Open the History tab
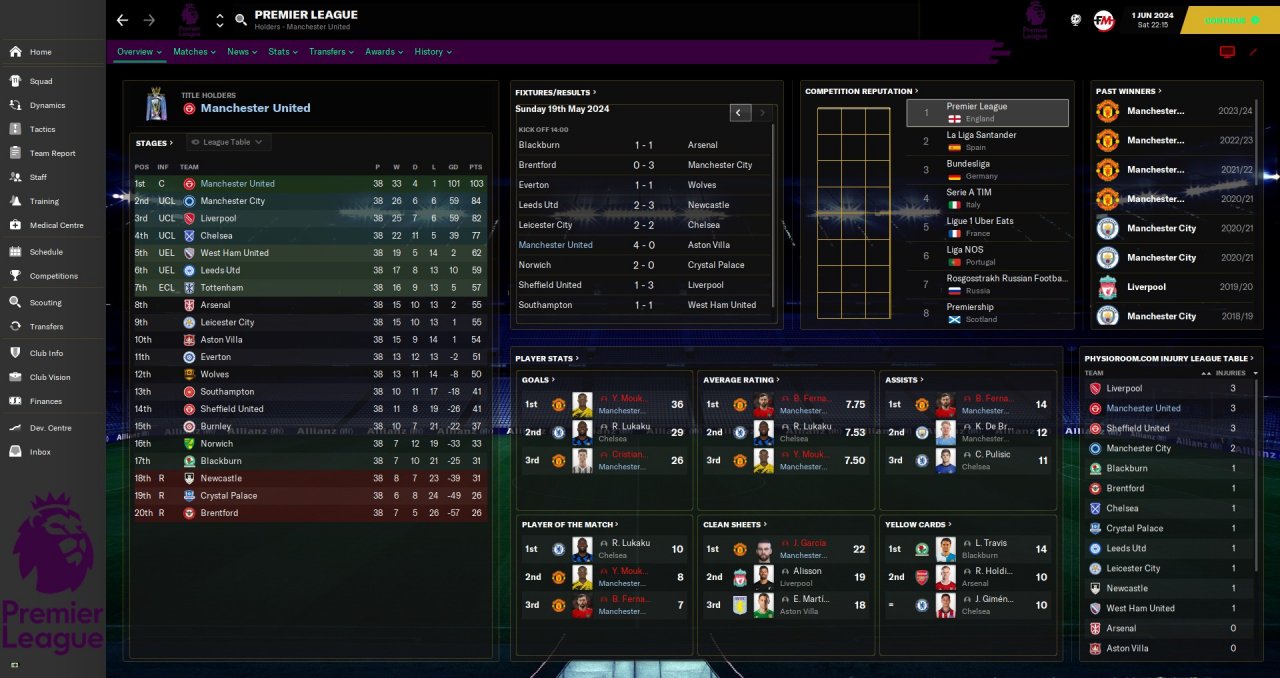The image size is (1280, 678). point(432,52)
